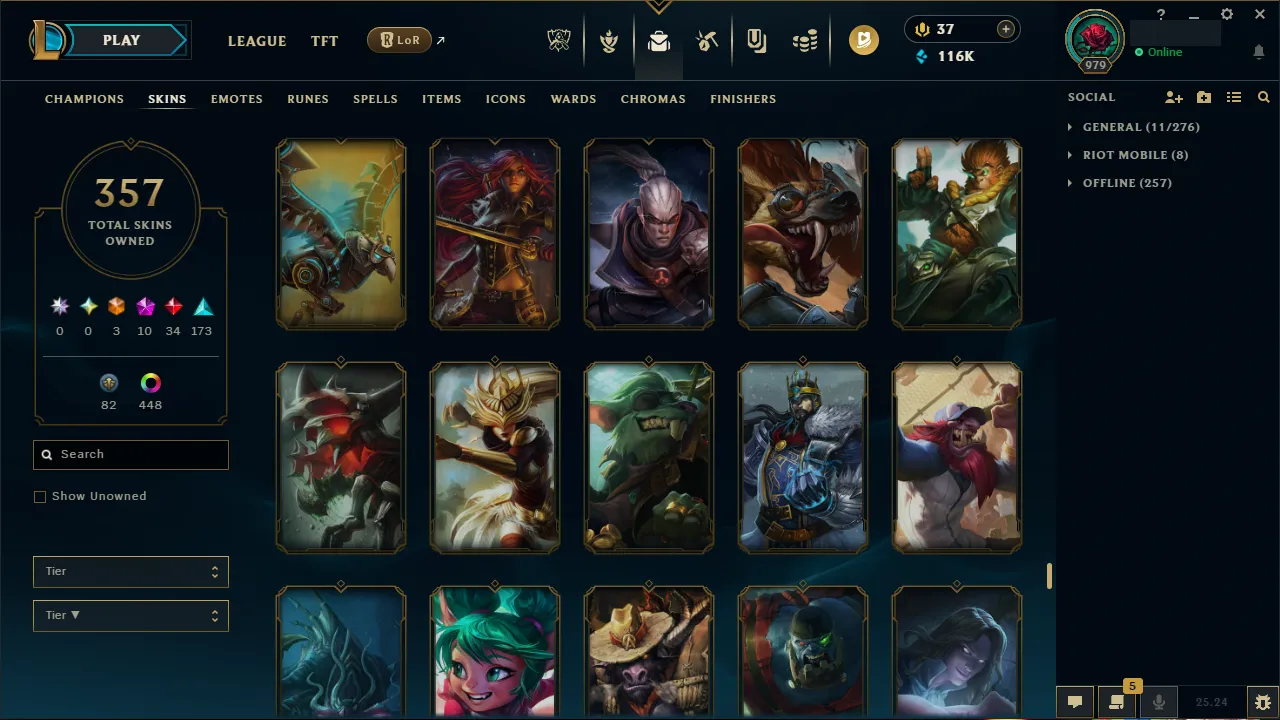Toggle the friend list view icon
Viewport: 1280px width, 720px height.
(x=1234, y=97)
